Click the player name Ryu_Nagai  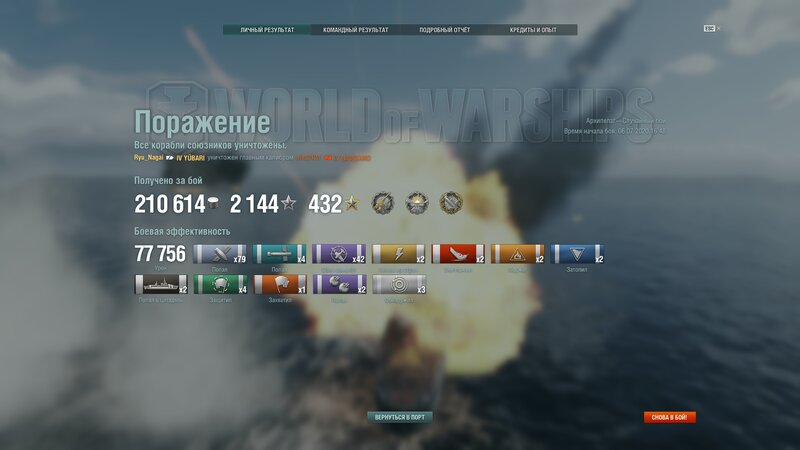(x=148, y=158)
